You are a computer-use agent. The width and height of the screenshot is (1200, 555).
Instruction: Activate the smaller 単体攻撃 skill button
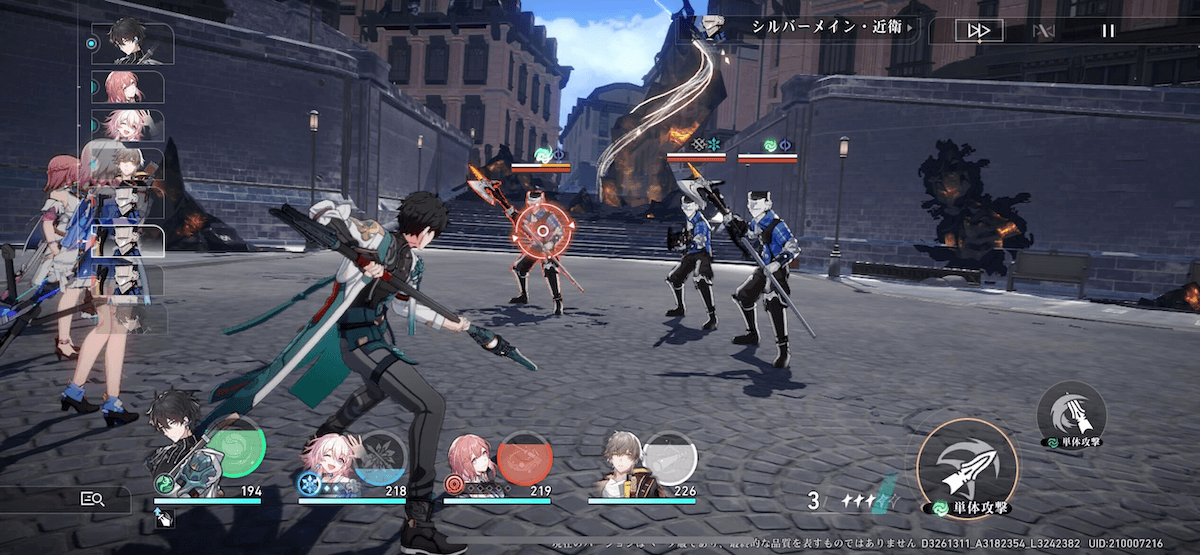[x=1071, y=411]
